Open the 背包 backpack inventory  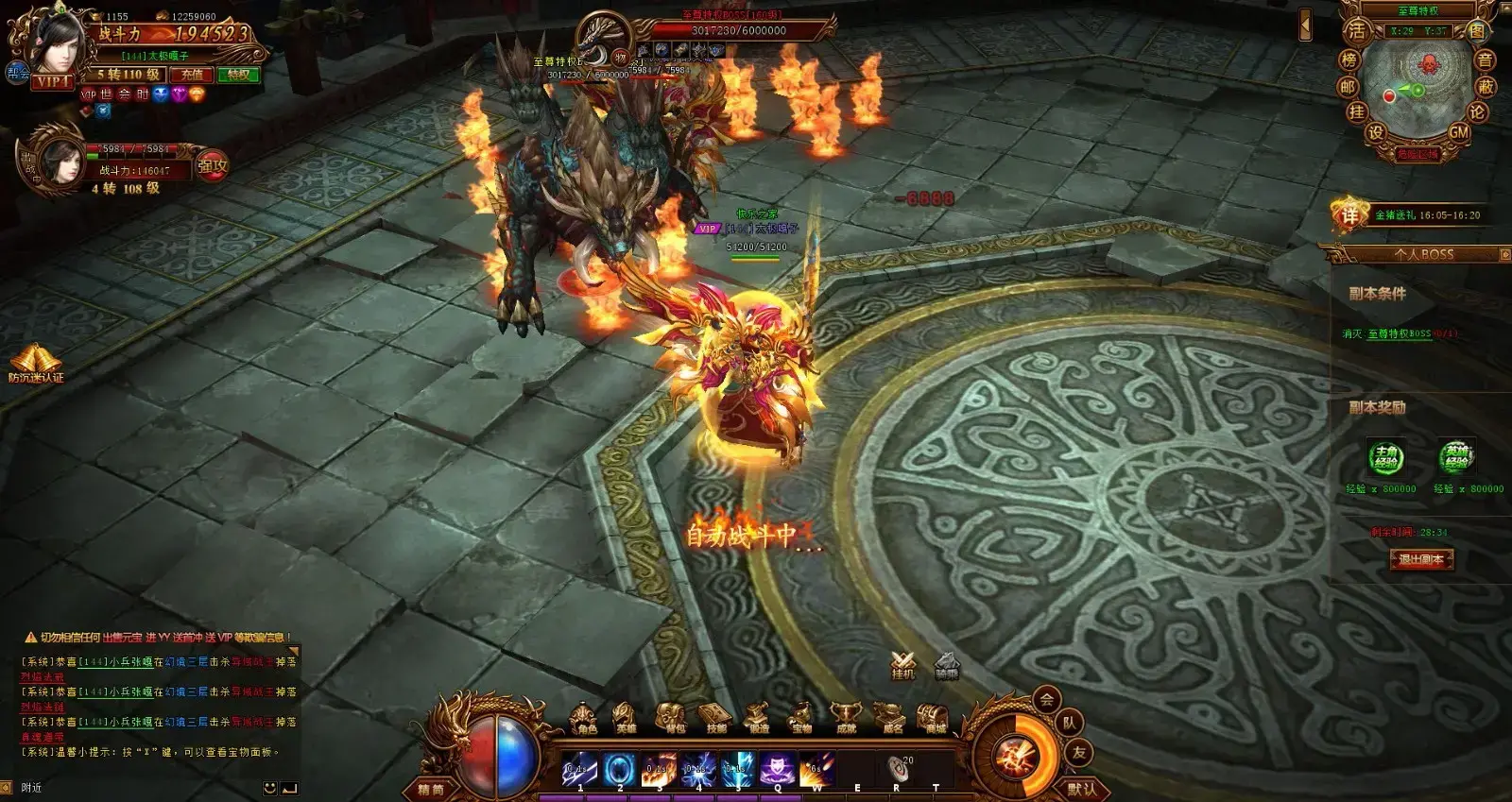tap(673, 718)
